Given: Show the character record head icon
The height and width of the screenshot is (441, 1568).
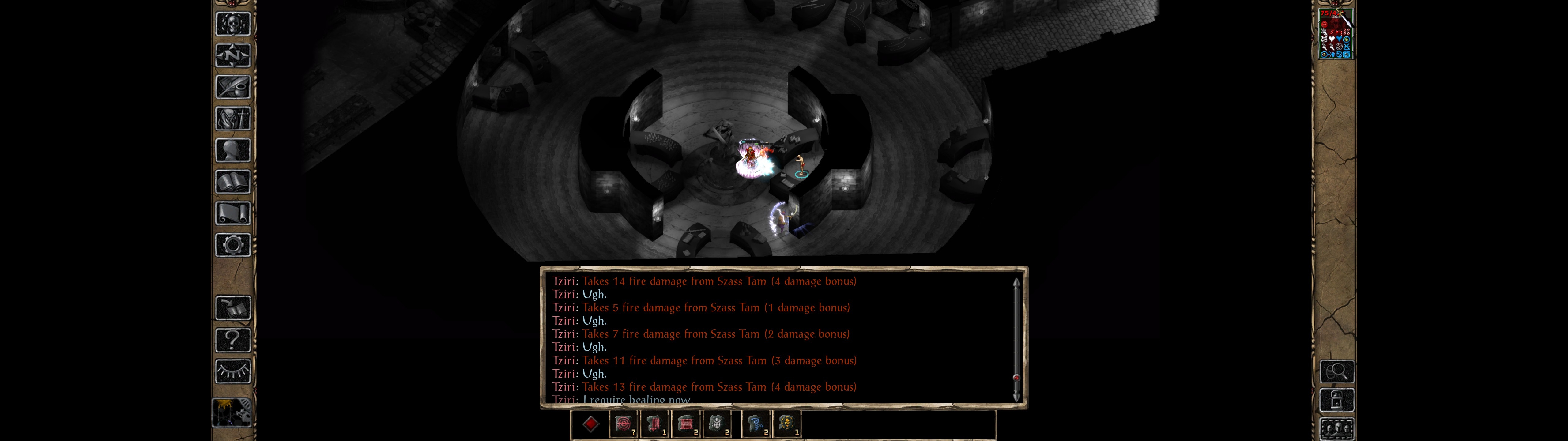Looking at the screenshot, I should click(233, 150).
